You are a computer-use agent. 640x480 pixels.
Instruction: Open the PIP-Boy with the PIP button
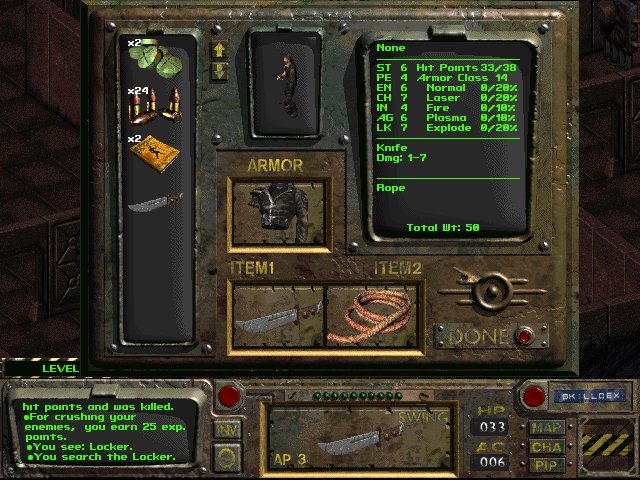(x=546, y=465)
